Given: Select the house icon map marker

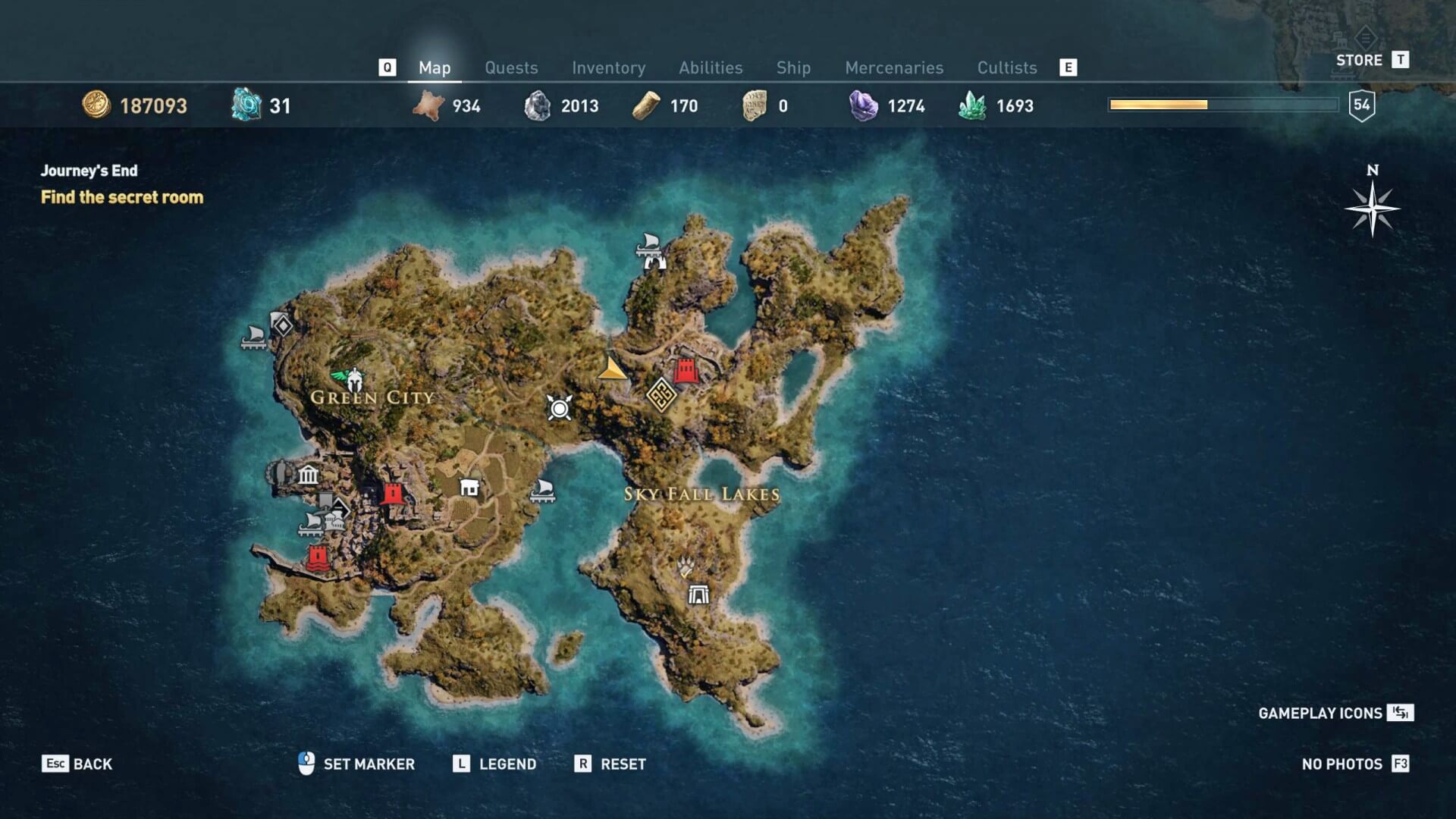Looking at the screenshot, I should pyautogui.click(x=469, y=488).
